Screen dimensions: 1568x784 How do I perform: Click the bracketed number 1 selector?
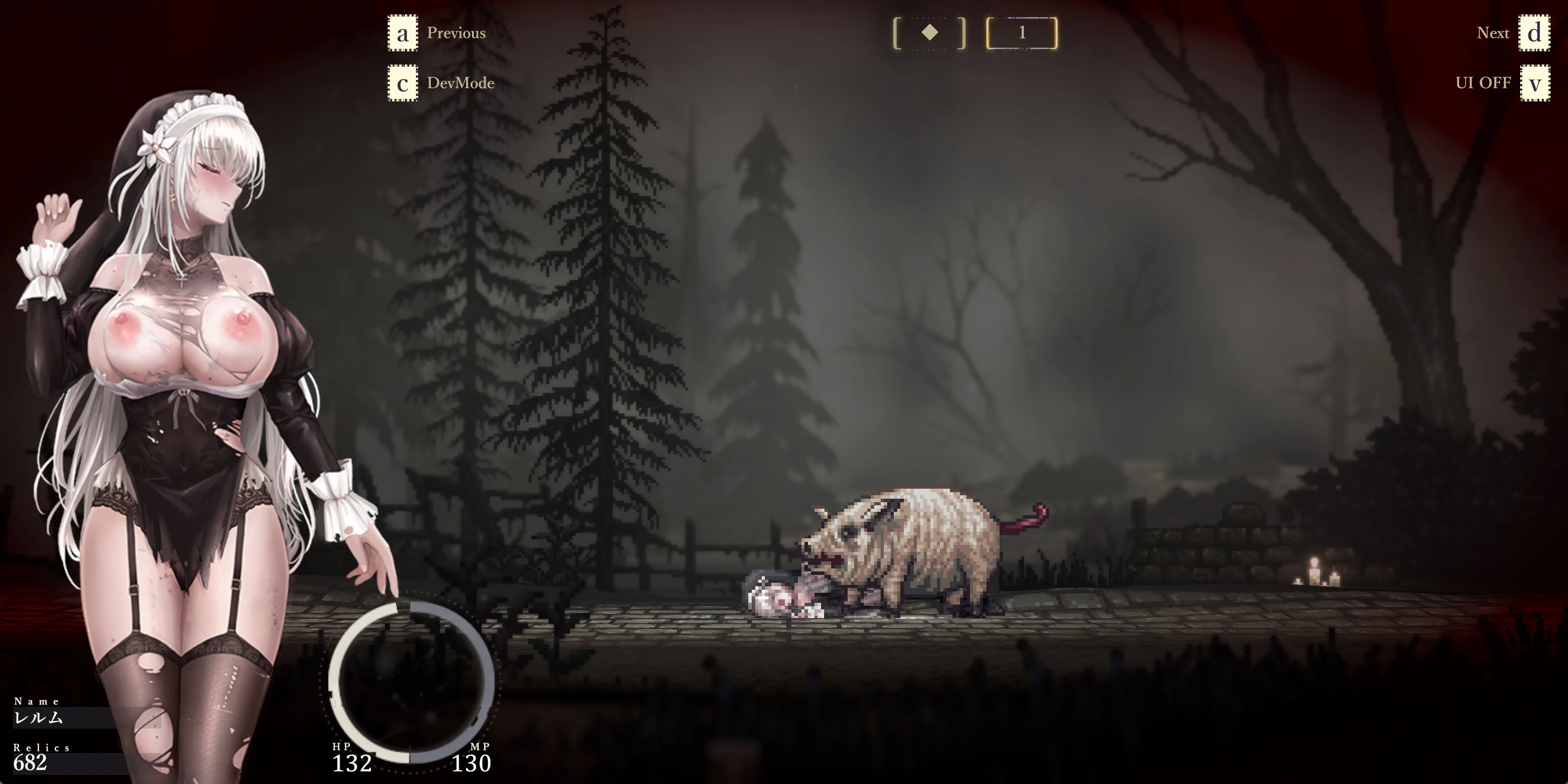(x=1021, y=33)
